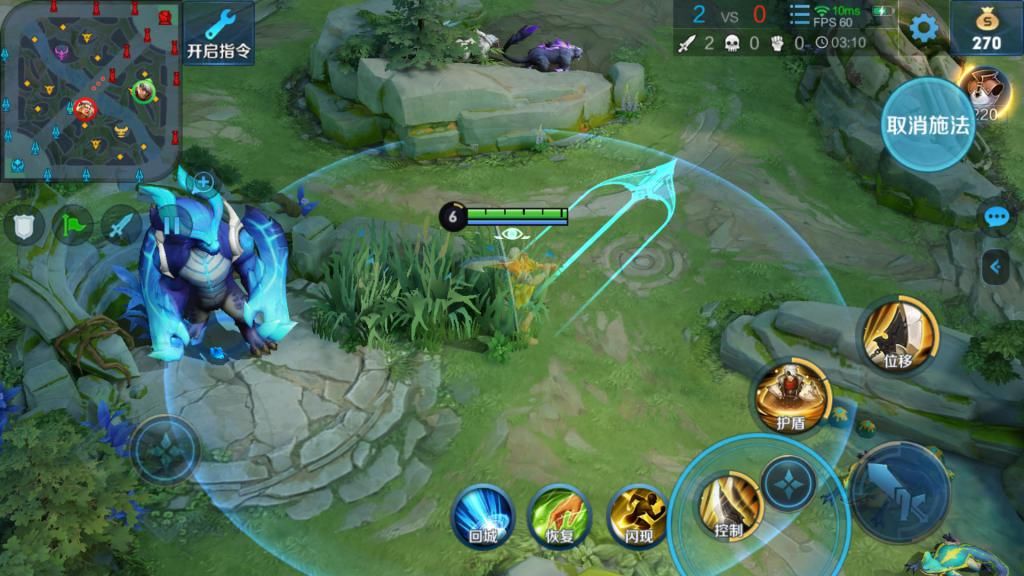
Task: Use the 闪现 flash spell
Action: [638, 515]
